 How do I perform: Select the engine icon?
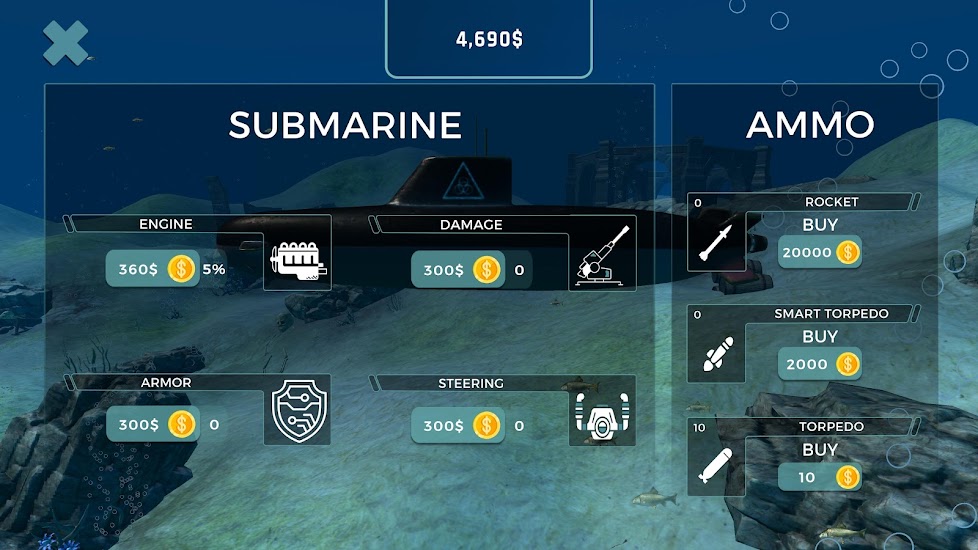(297, 261)
